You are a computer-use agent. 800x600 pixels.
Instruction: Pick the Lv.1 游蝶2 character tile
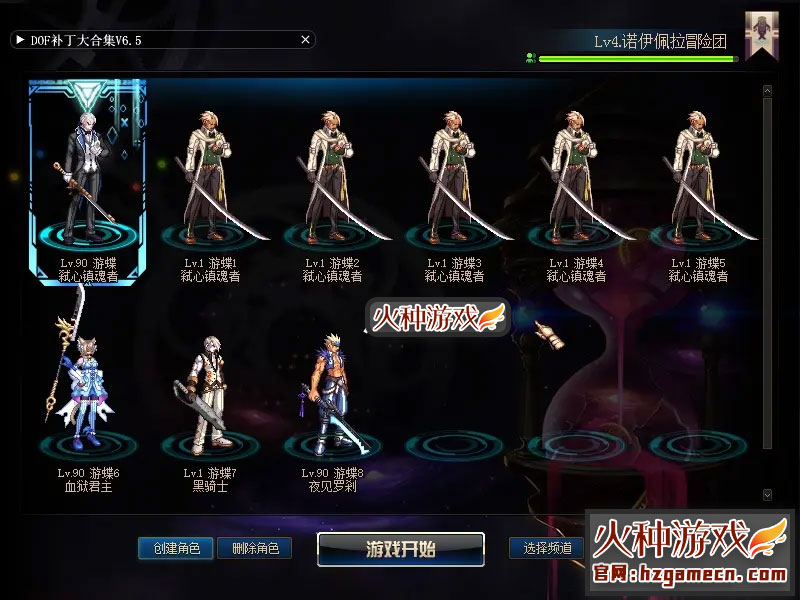[x=332, y=180]
